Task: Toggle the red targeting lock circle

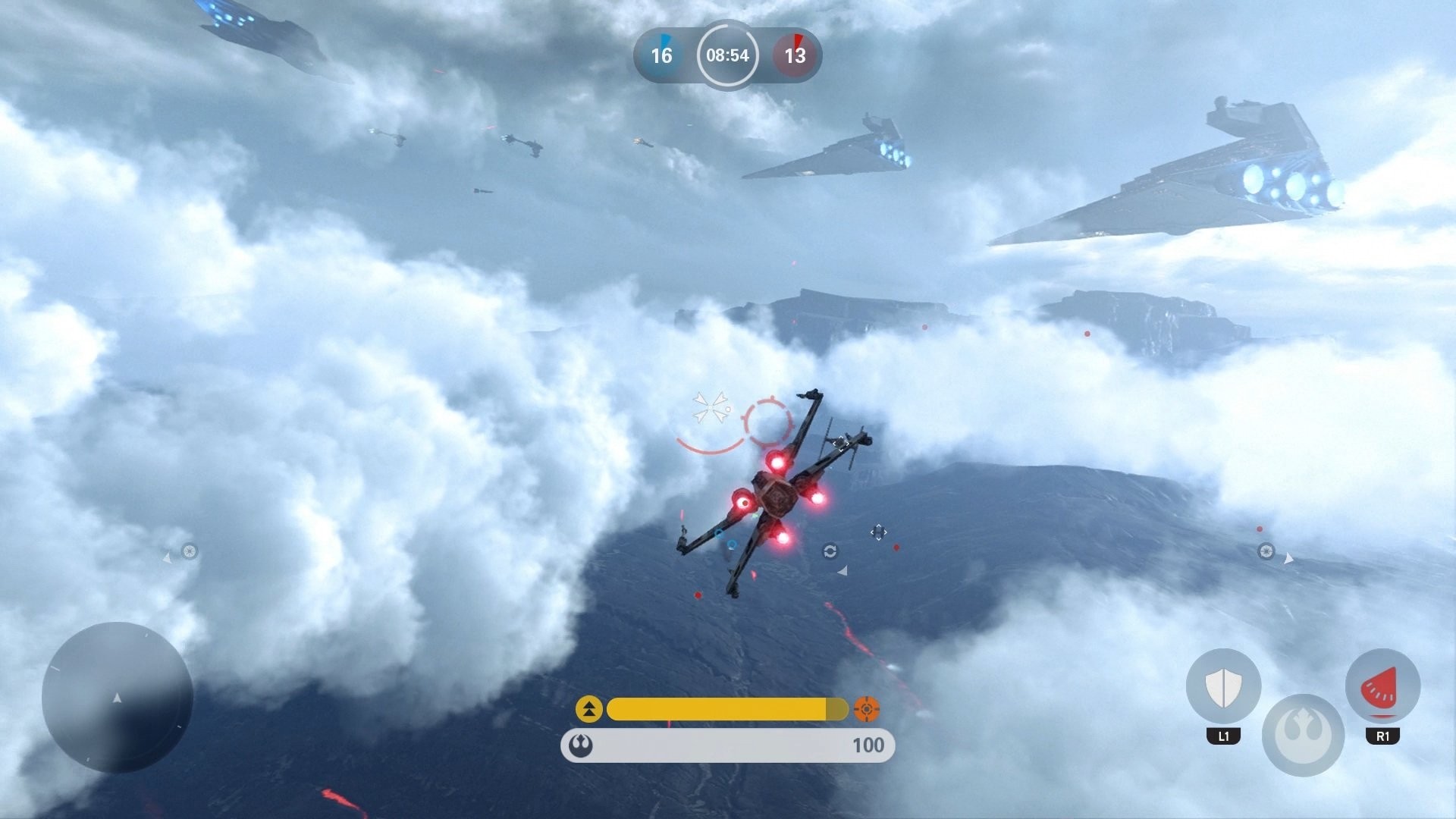Action: pyautogui.click(x=767, y=419)
